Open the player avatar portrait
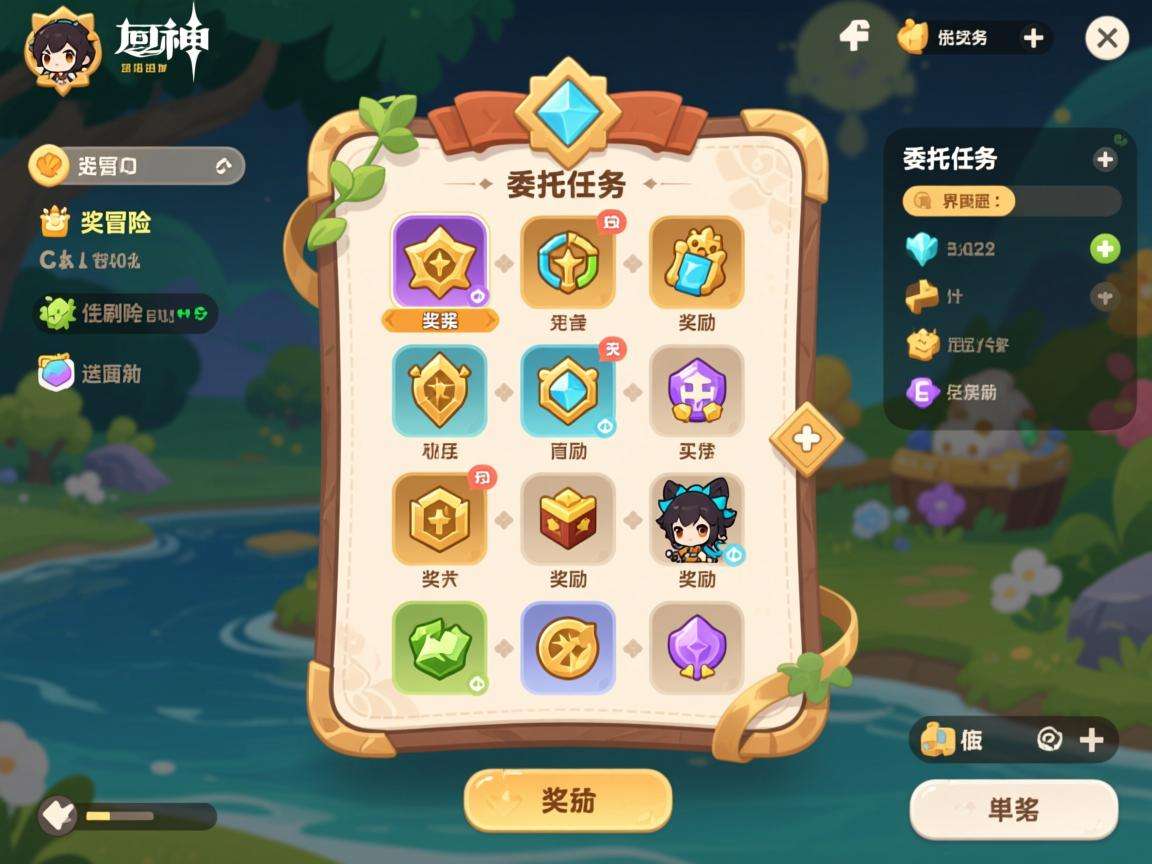This screenshot has width=1152, height=864. pyautogui.click(x=62, y=48)
